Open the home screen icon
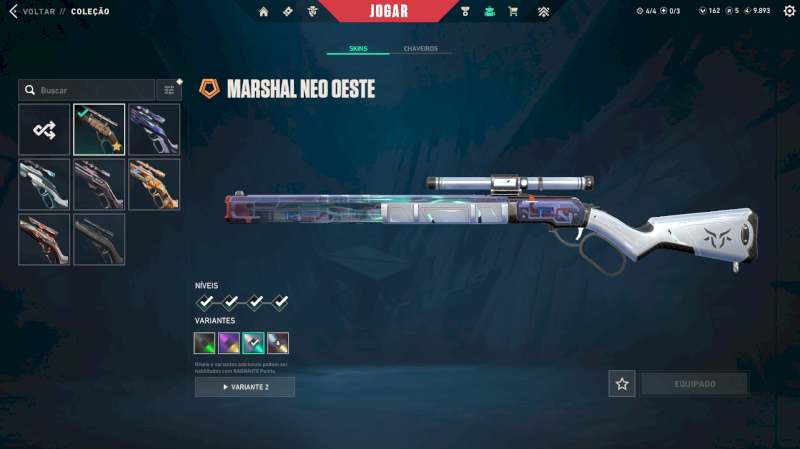Screen dimensions: 800x449 click(264, 11)
